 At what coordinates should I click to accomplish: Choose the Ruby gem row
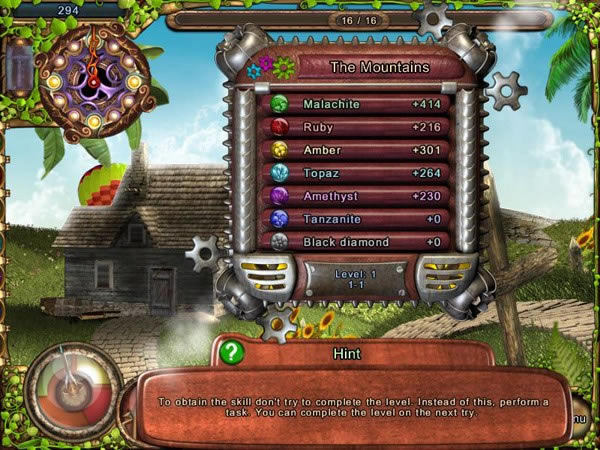click(x=355, y=127)
